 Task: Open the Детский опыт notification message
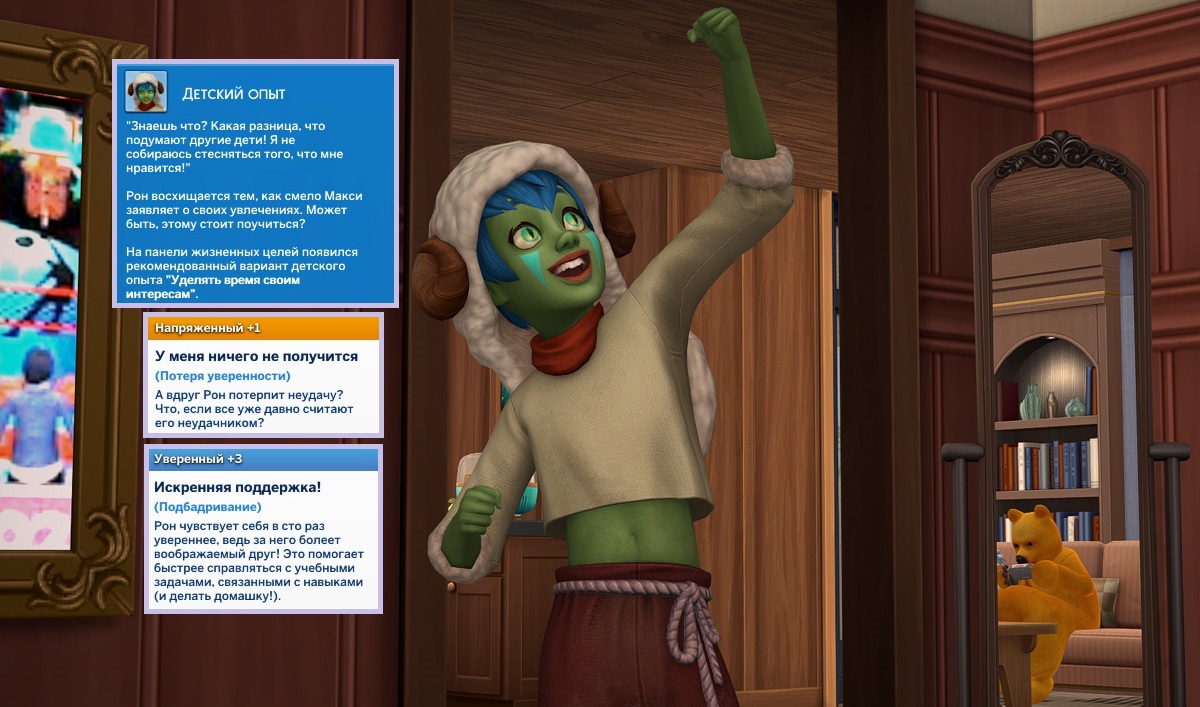tap(255, 200)
